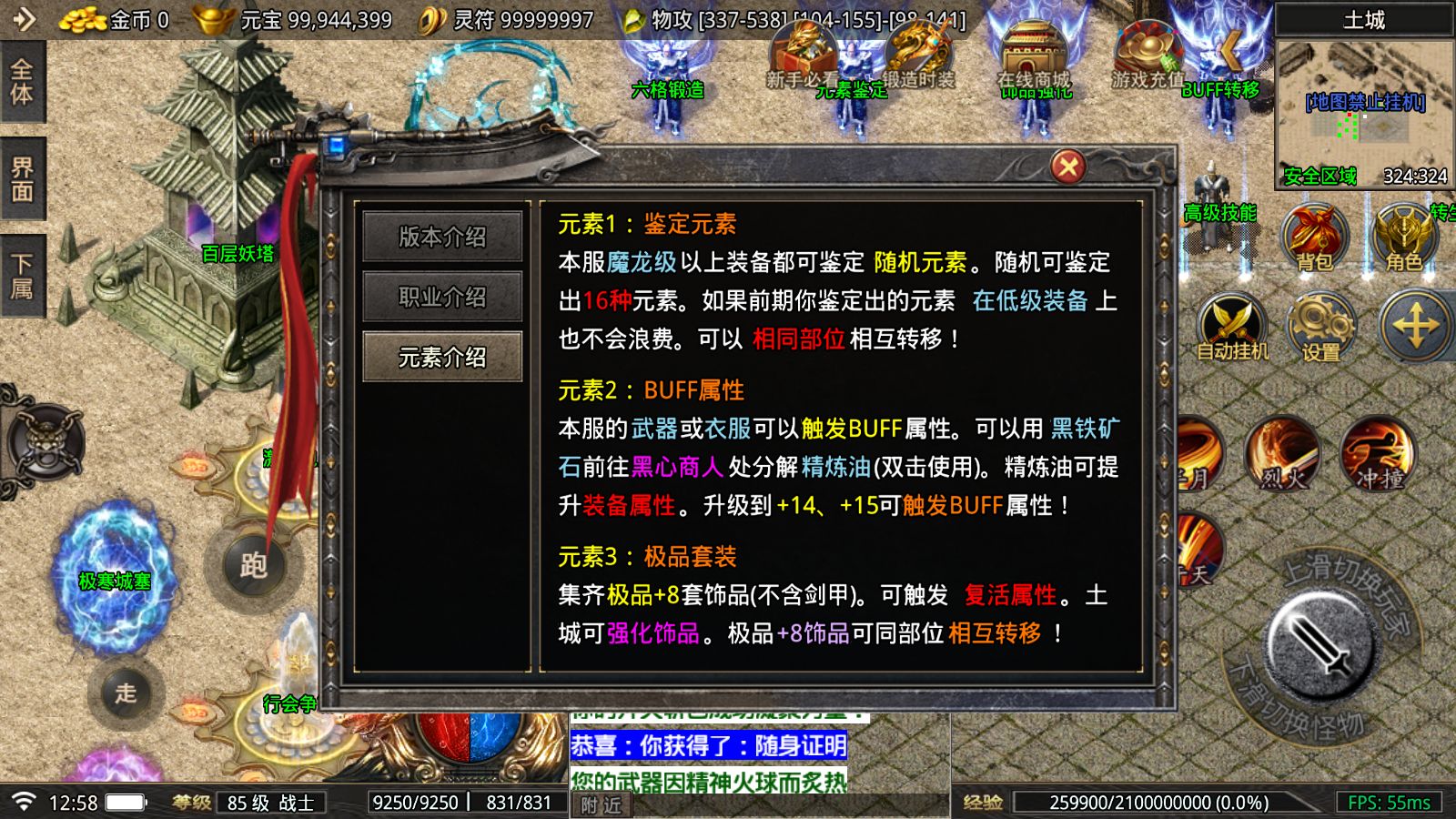Image resolution: width=1456 pixels, height=819 pixels.
Task: Switch to the 职业介绍 tab
Action: pos(443,297)
